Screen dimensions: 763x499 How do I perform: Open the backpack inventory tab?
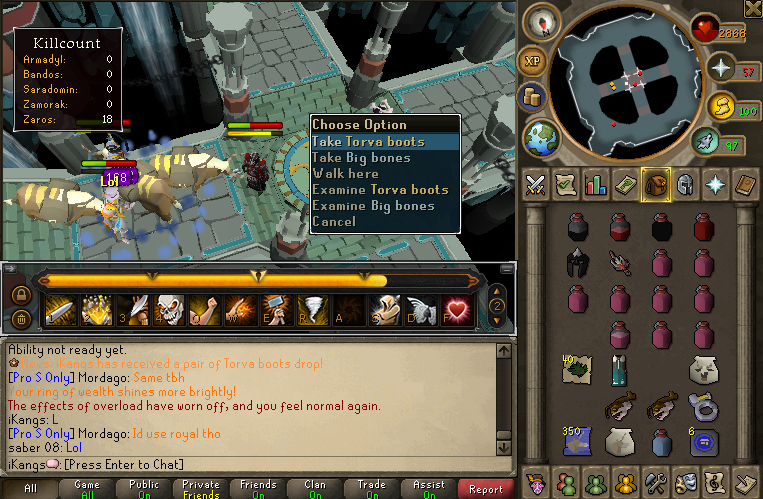coord(656,185)
